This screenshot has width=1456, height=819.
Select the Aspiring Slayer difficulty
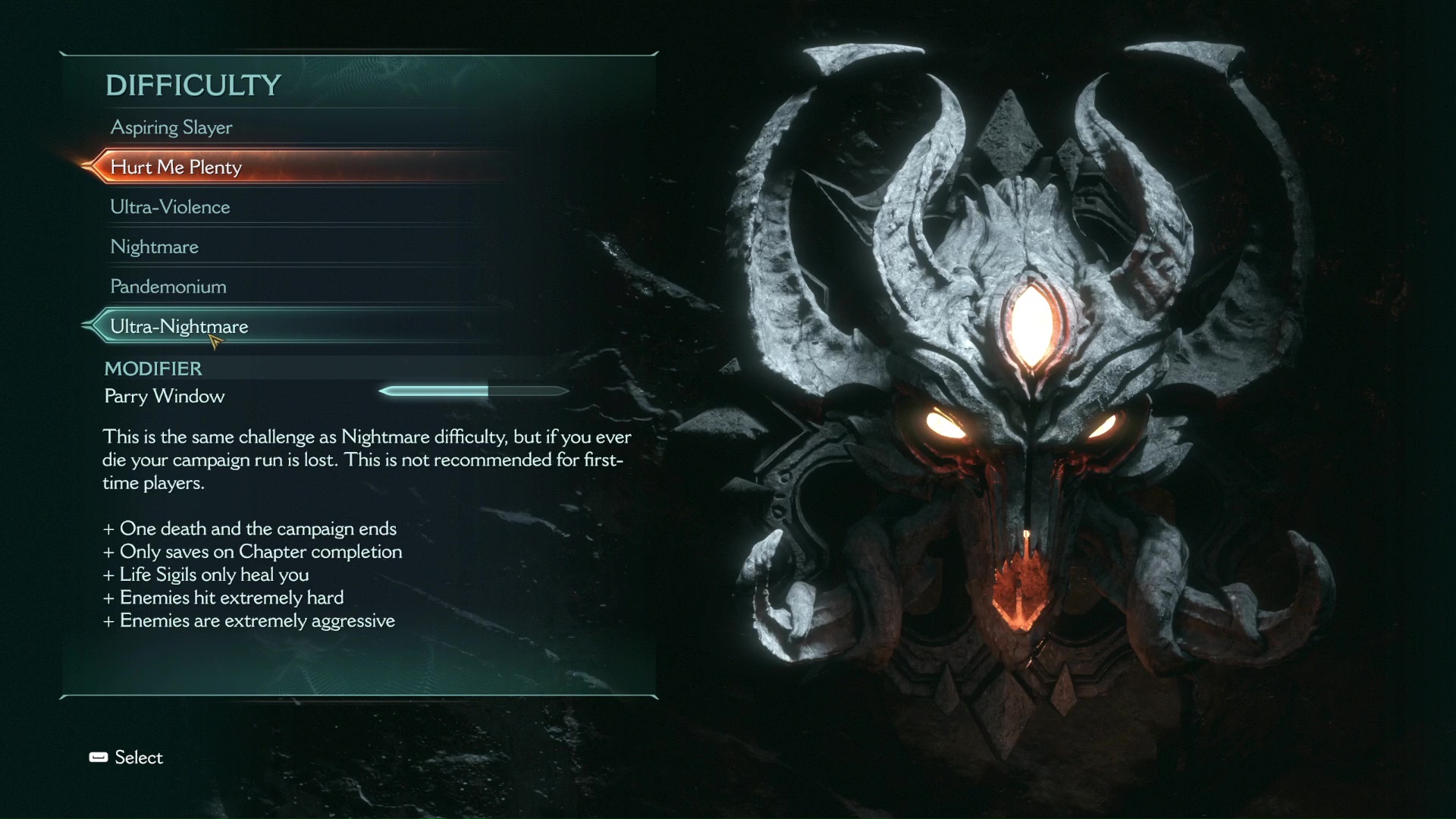[x=171, y=127]
